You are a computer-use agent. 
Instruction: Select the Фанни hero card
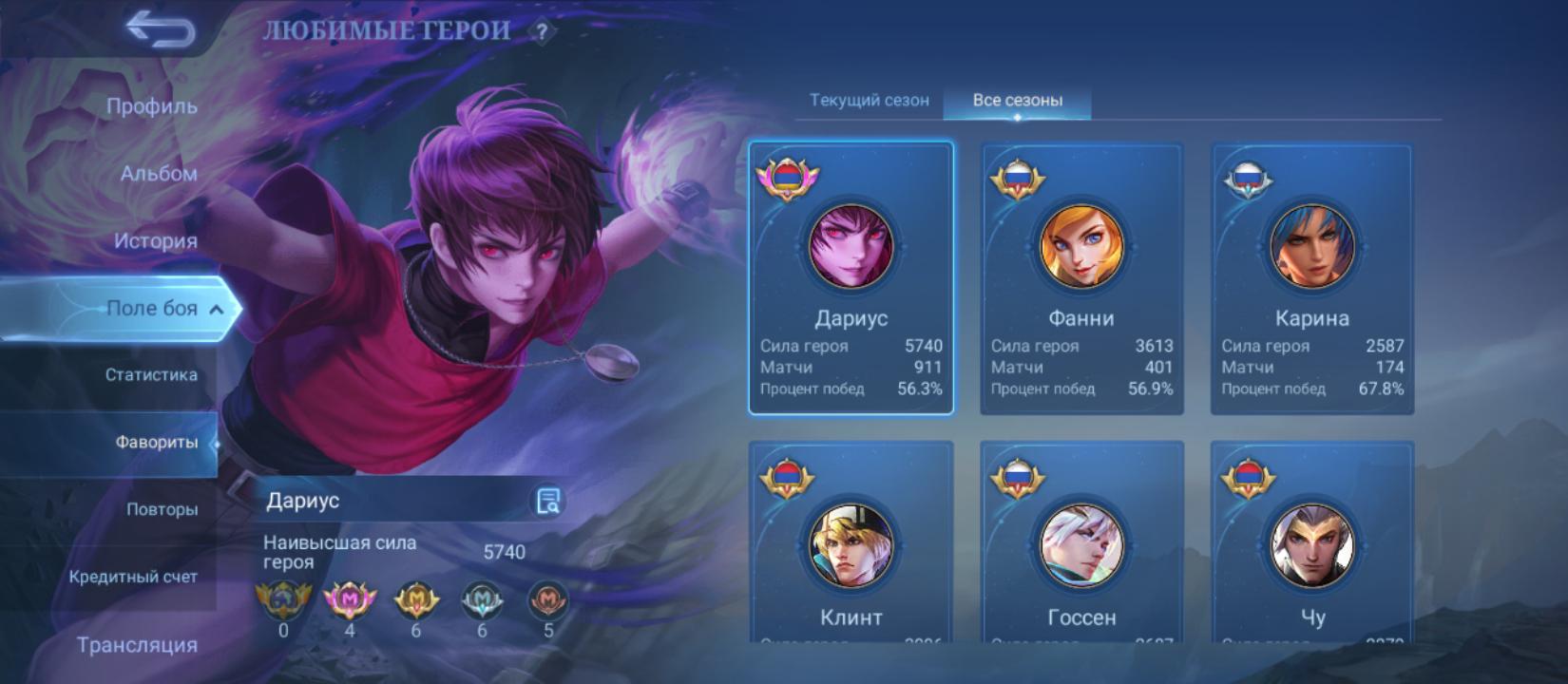pyautogui.click(x=1081, y=278)
